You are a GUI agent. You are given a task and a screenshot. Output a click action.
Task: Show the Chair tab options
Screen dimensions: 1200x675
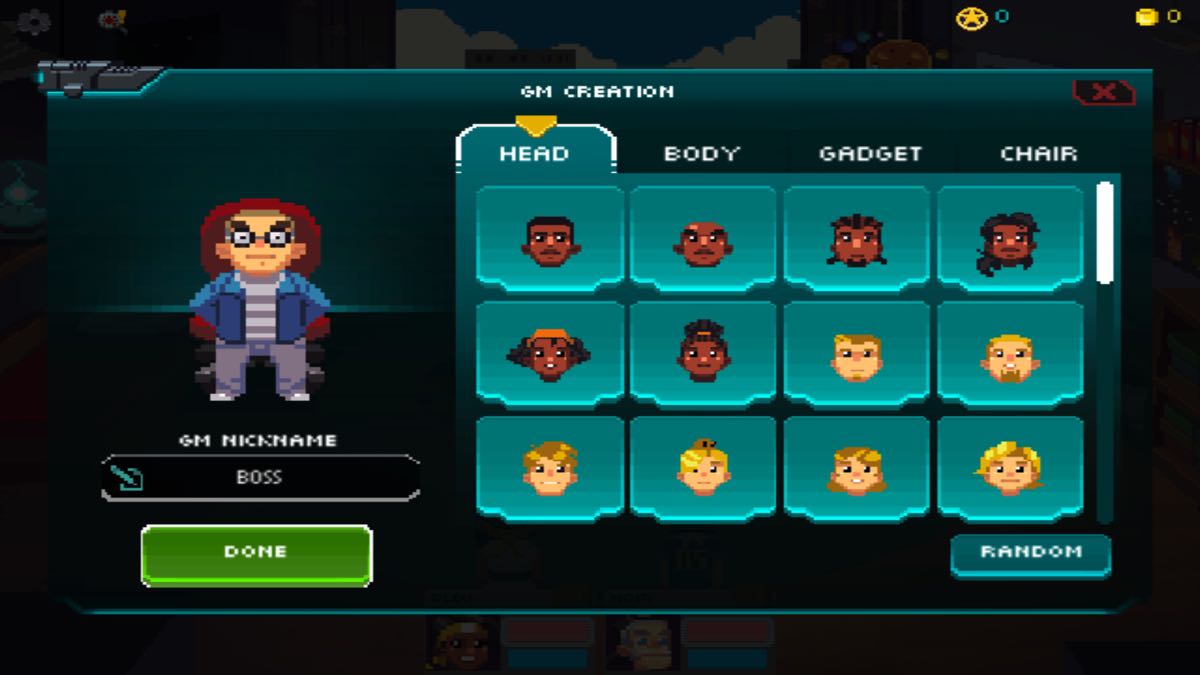1038,154
